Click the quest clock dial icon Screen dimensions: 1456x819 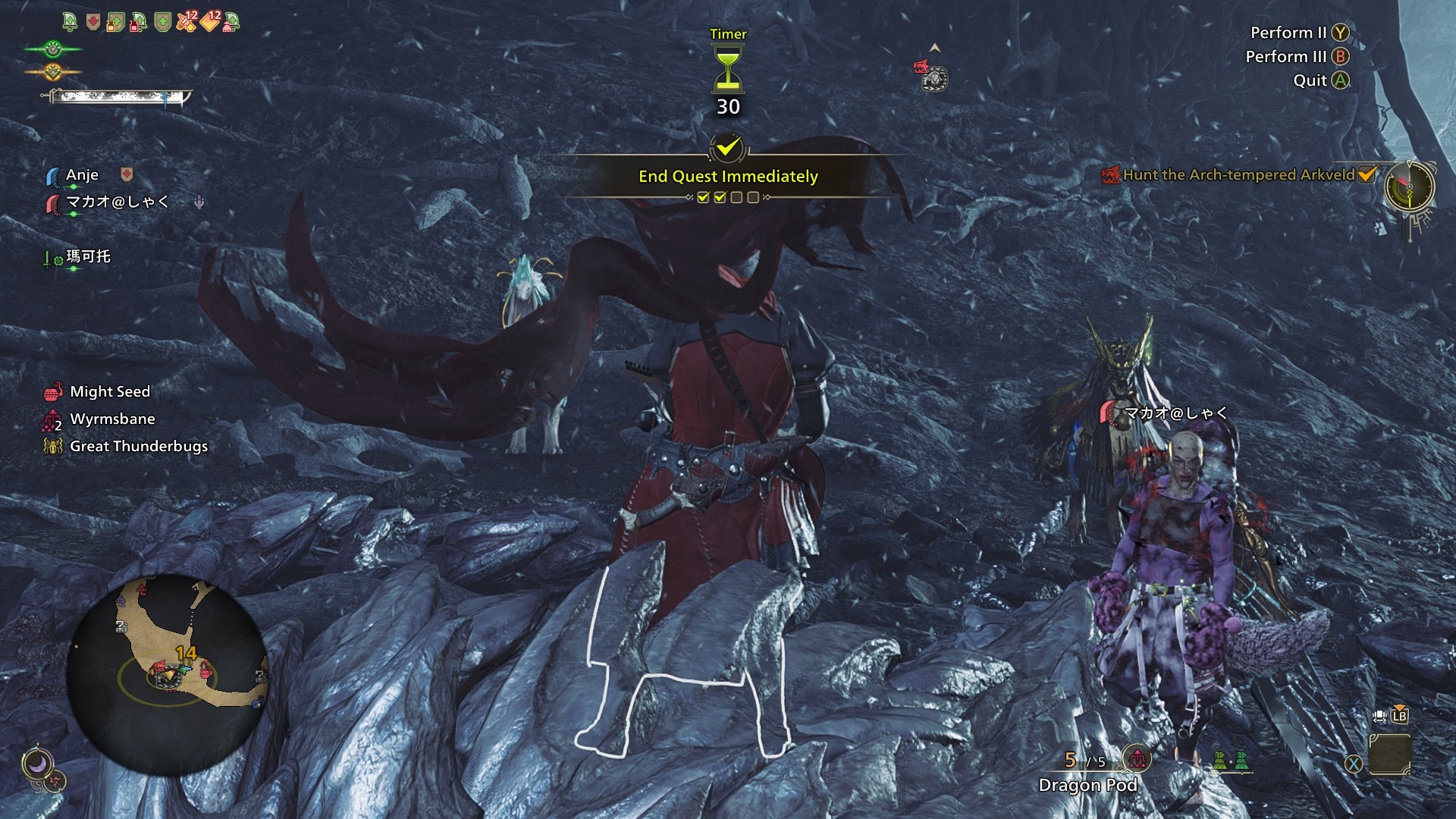coord(1409,187)
